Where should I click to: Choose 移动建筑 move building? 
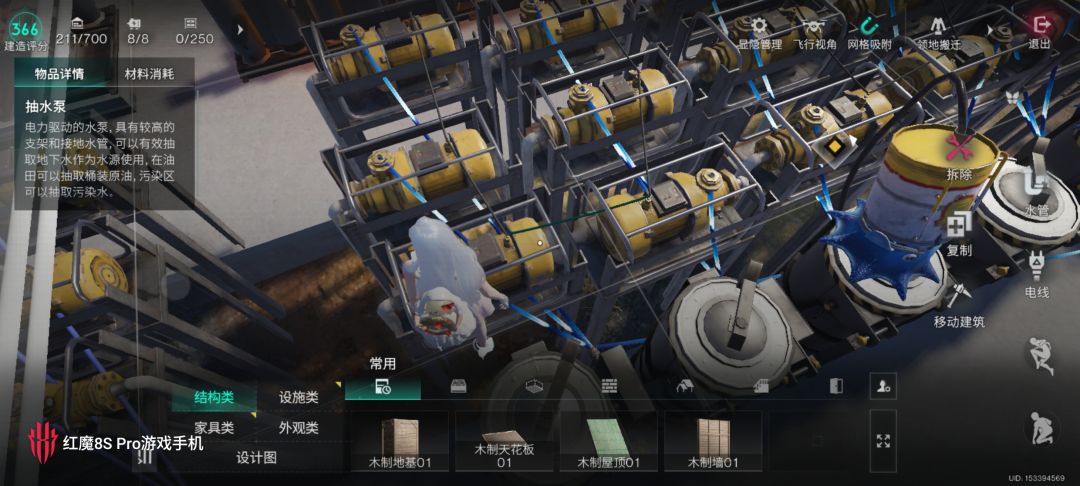click(959, 303)
